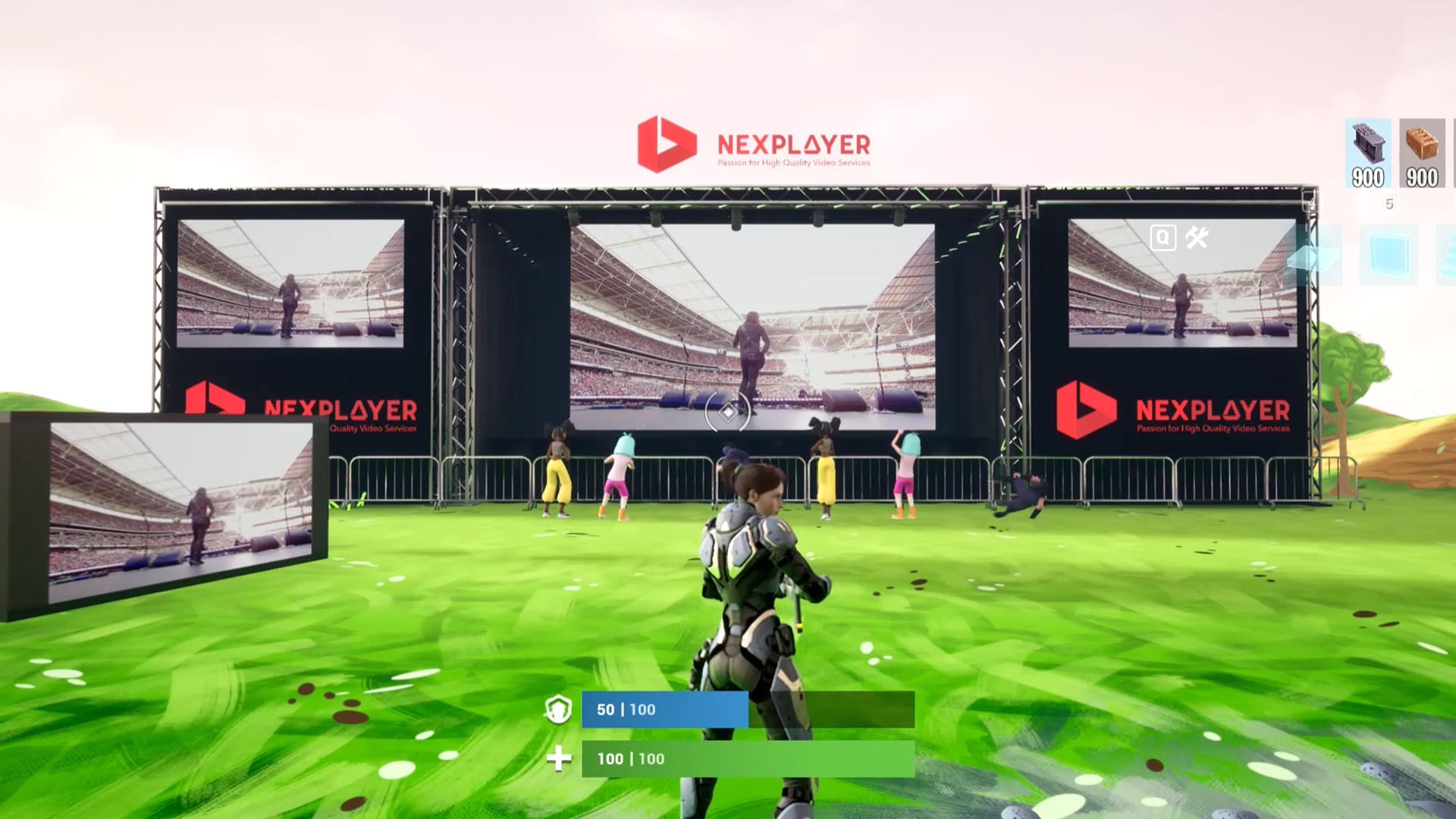Click the shield icon beside the blue bar
The width and height of the screenshot is (1456, 819).
pyautogui.click(x=558, y=711)
